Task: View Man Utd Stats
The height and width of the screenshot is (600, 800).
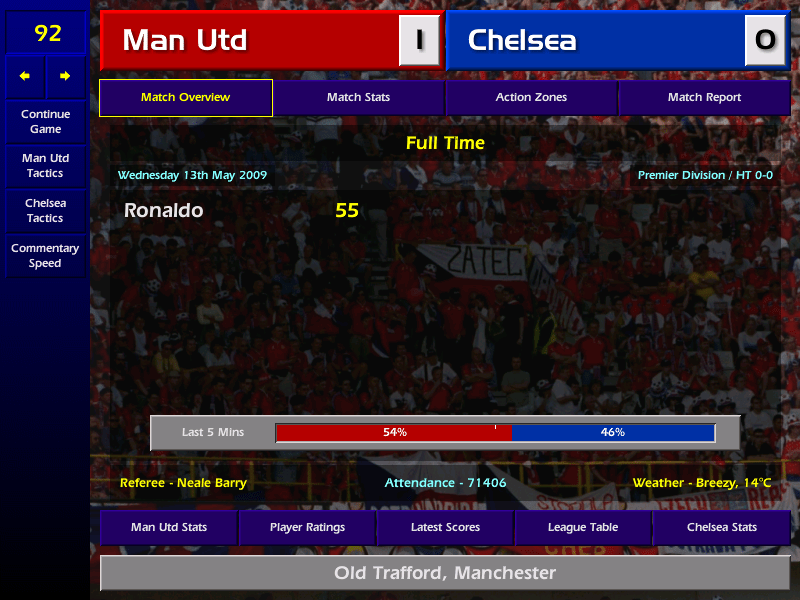Action: click(169, 527)
